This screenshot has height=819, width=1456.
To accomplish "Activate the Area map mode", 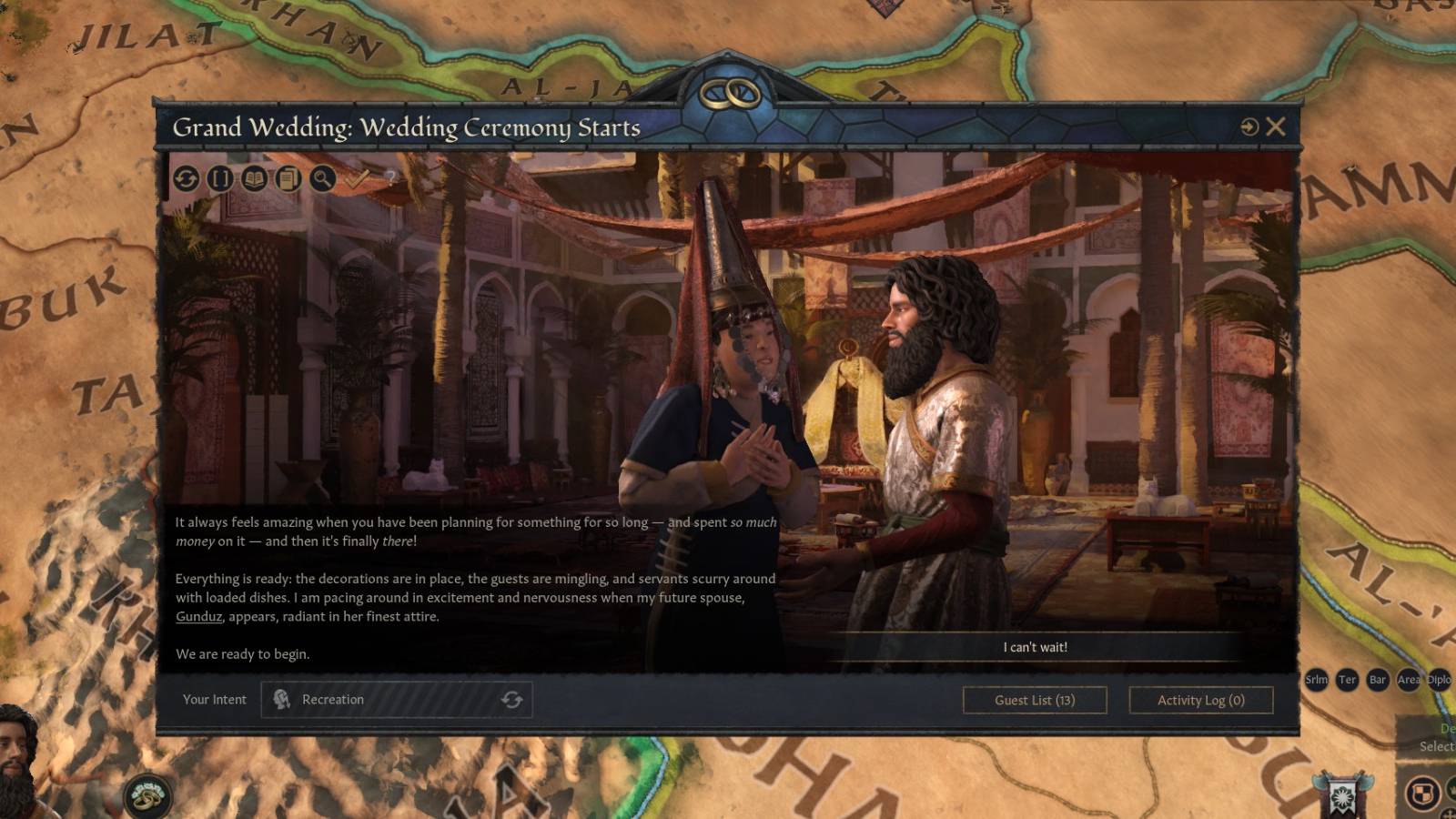I will [1409, 680].
